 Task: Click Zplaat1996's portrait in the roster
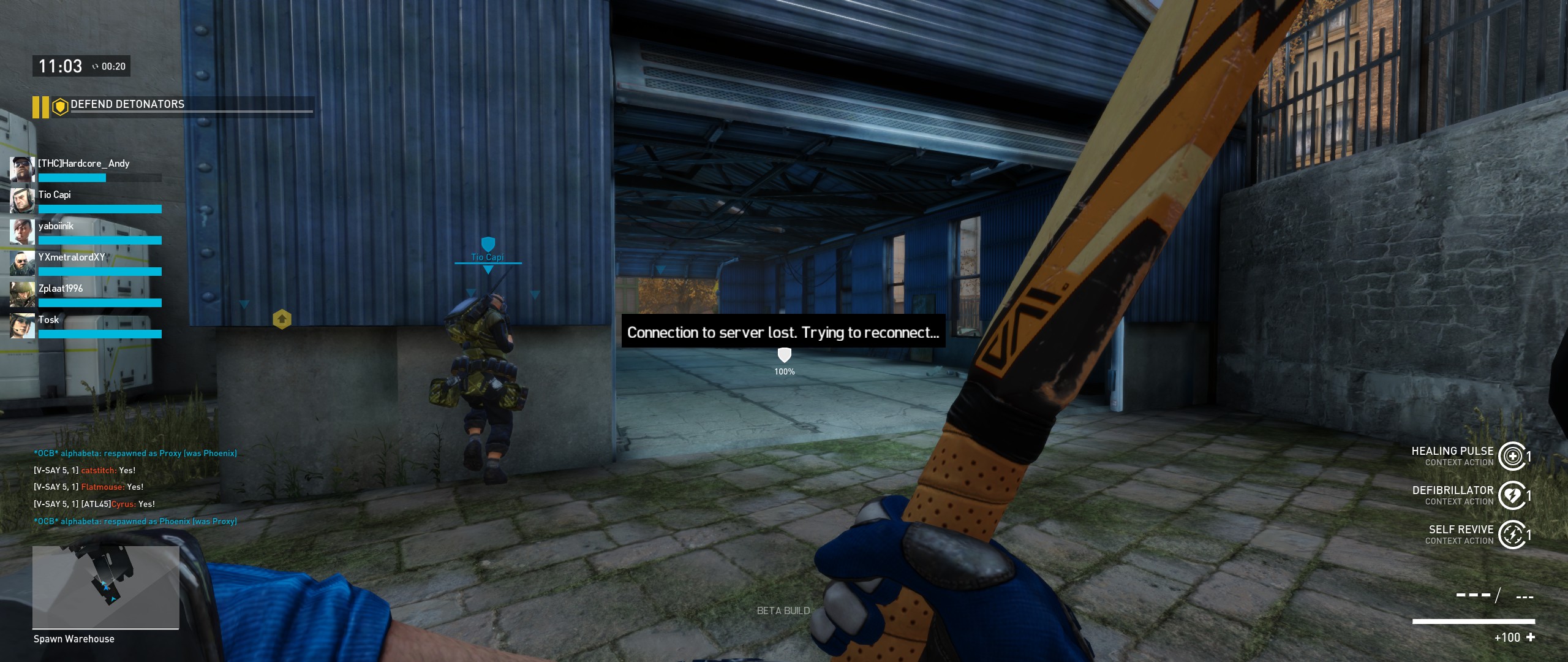tap(22, 294)
